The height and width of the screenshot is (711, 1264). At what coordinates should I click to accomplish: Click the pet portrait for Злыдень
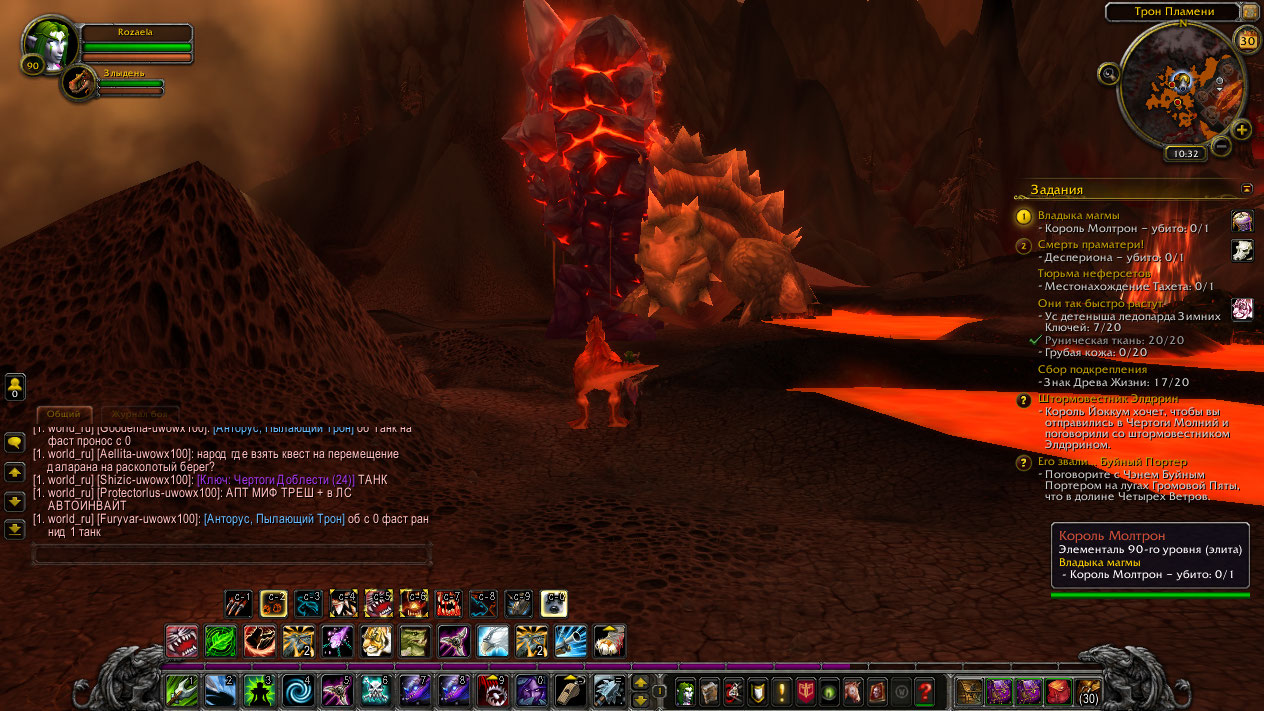(x=78, y=84)
